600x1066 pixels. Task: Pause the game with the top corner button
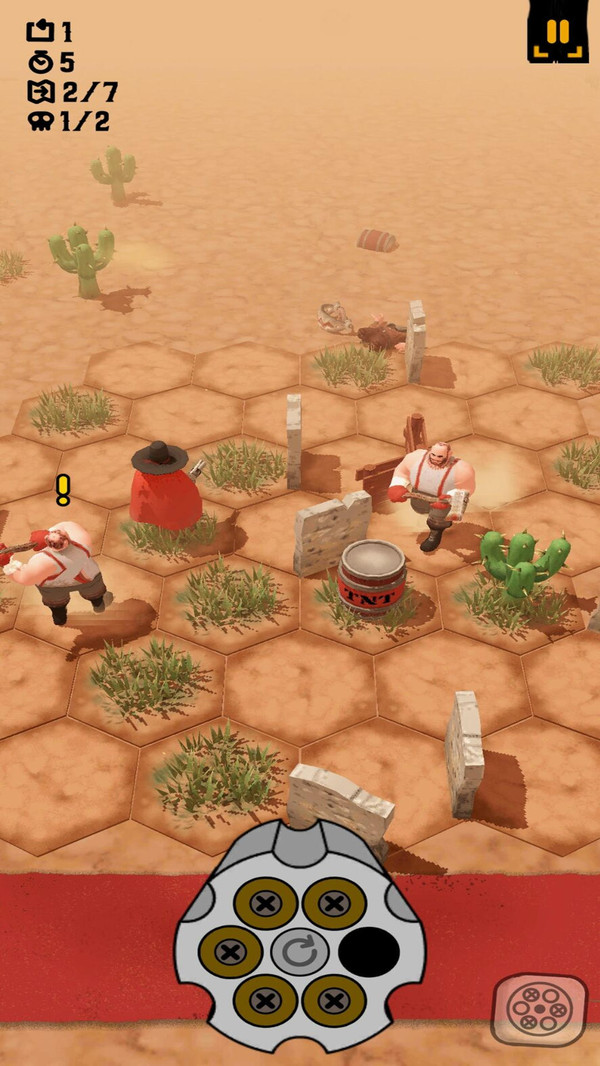[x=557, y=33]
